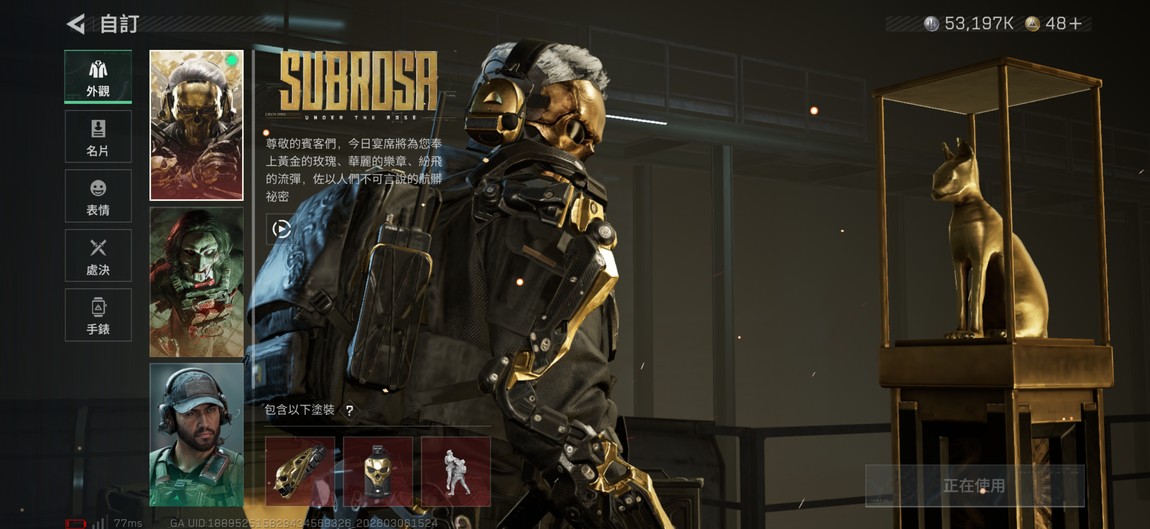This screenshot has height=529, width=1150.
Task: Click the 正在使用 in-use button
Action: 974,486
